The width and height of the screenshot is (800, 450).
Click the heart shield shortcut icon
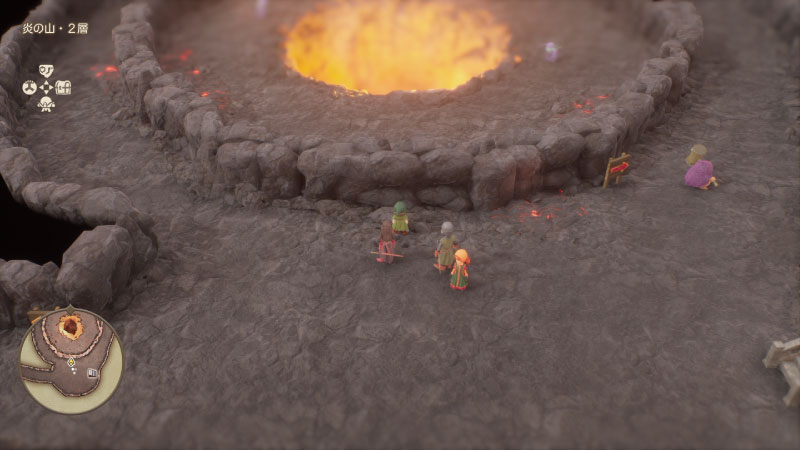(x=45, y=70)
